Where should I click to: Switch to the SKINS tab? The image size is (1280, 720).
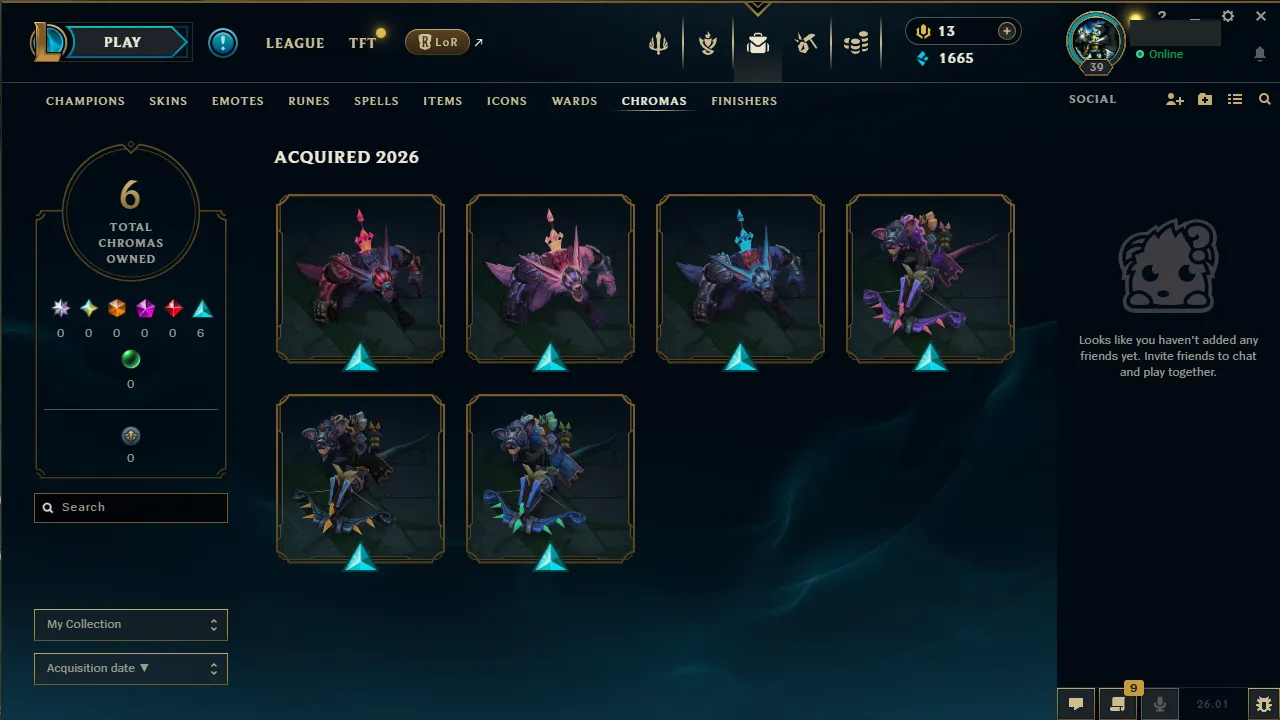pos(168,100)
